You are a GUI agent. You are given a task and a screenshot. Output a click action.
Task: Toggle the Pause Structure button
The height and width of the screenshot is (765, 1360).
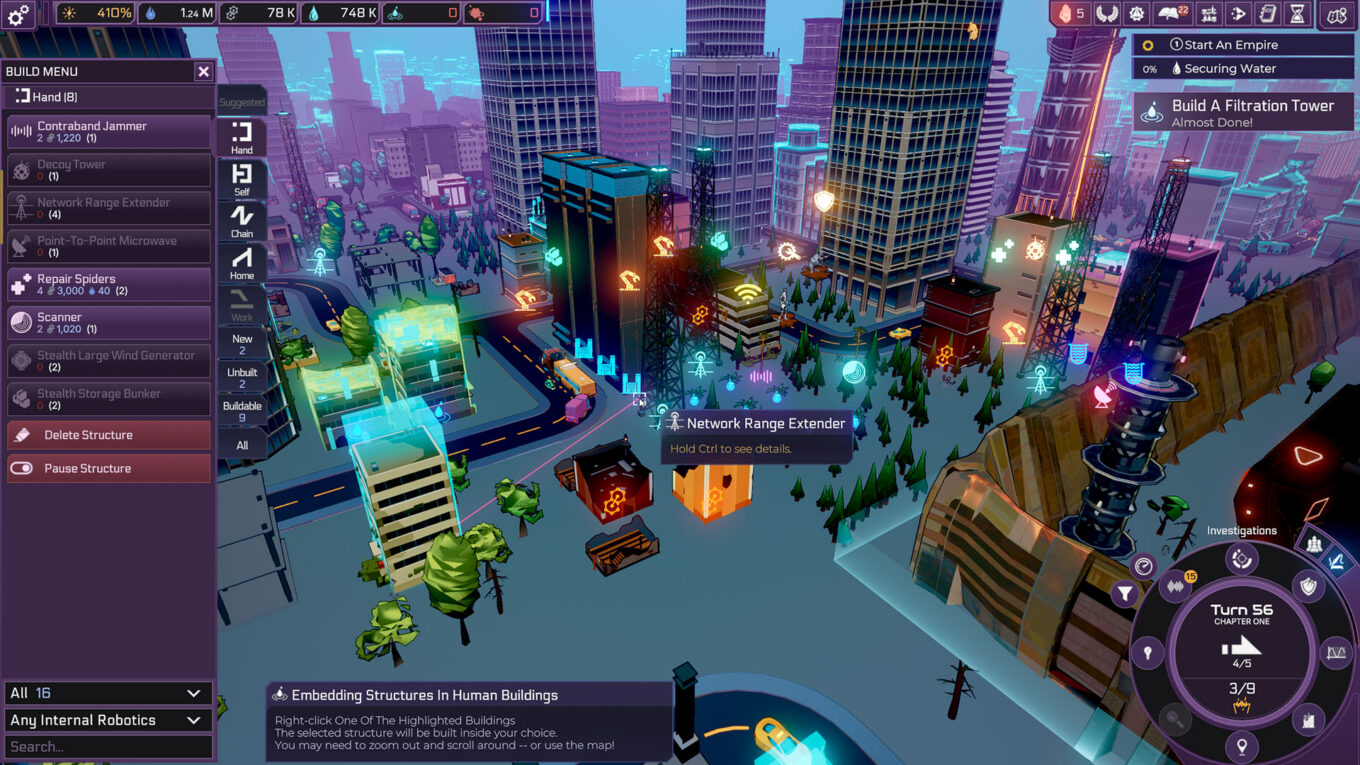109,468
